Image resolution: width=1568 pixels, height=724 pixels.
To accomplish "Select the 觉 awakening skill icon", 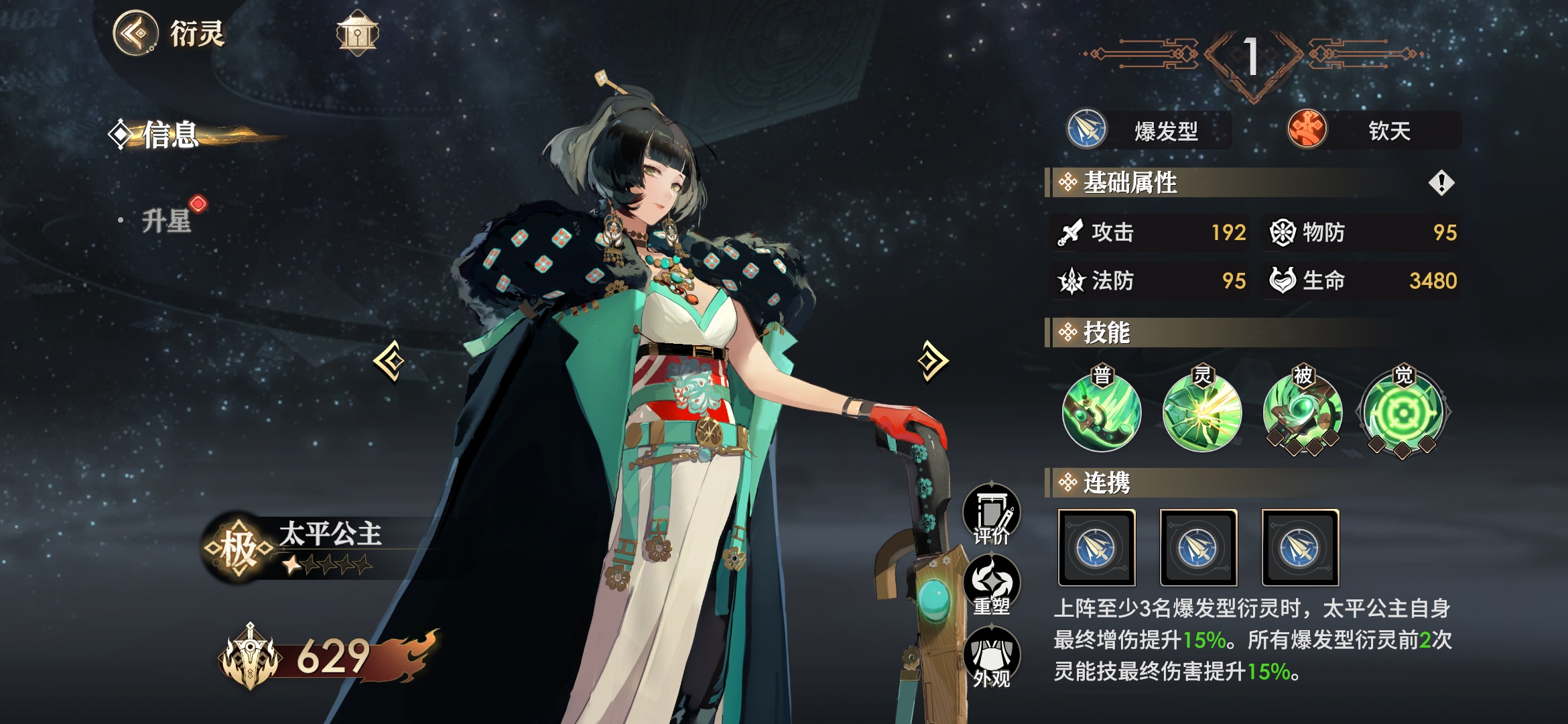I will (x=1403, y=412).
